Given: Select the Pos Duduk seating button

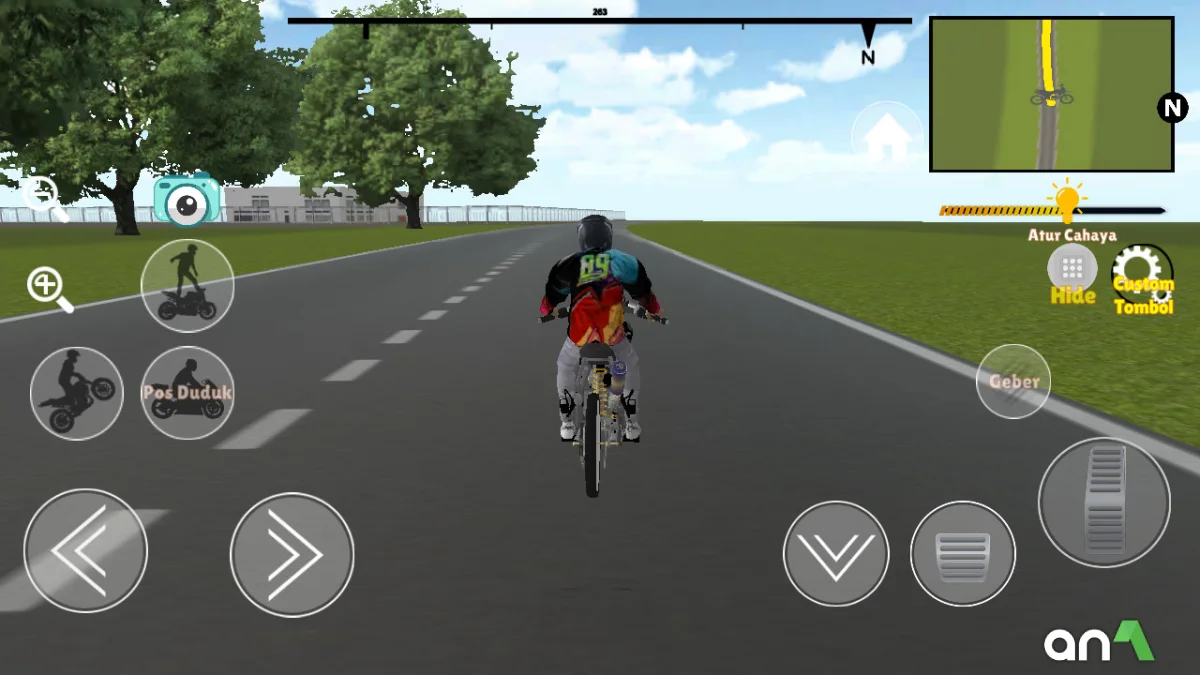Looking at the screenshot, I should [187, 393].
